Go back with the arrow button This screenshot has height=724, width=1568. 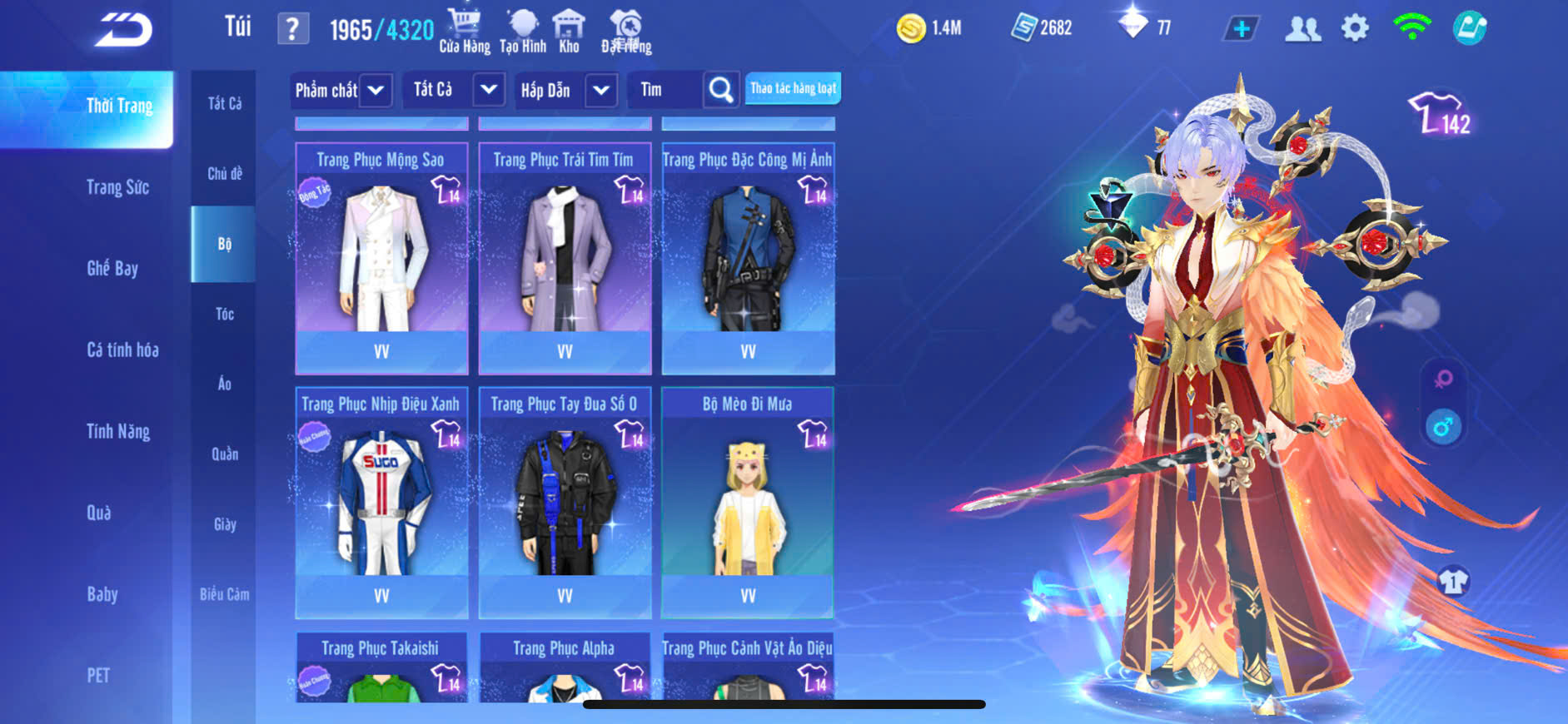[x=123, y=30]
